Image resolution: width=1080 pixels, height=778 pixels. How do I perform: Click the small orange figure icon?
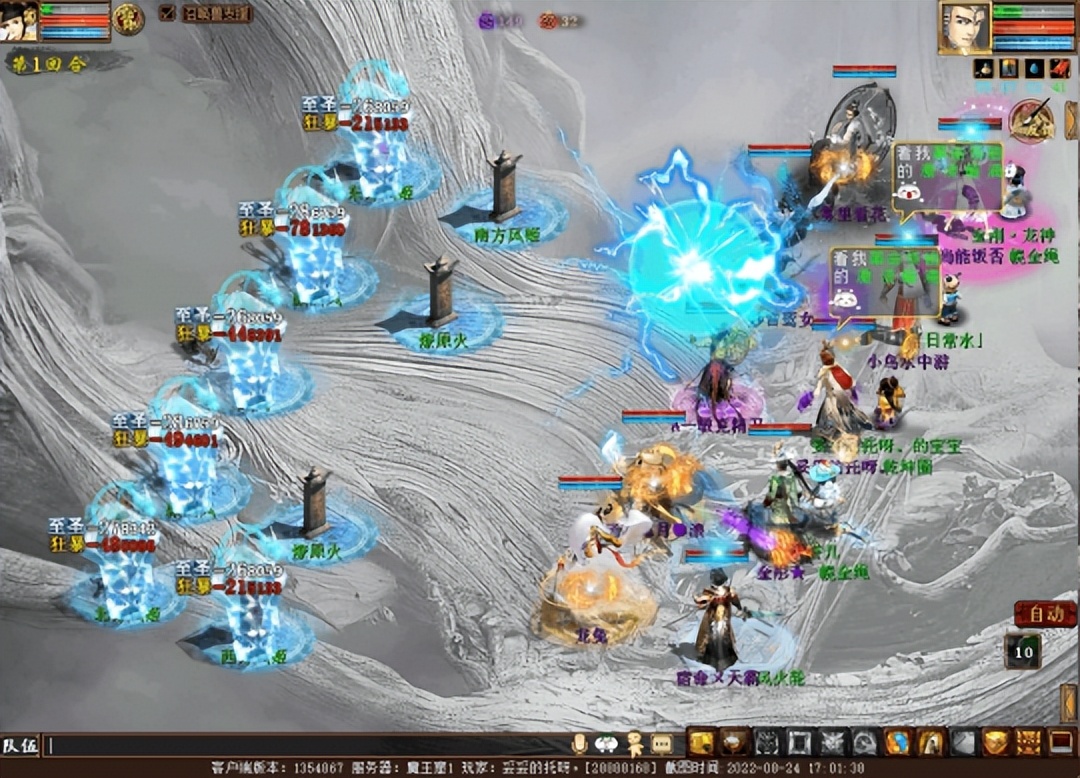tap(634, 744)
